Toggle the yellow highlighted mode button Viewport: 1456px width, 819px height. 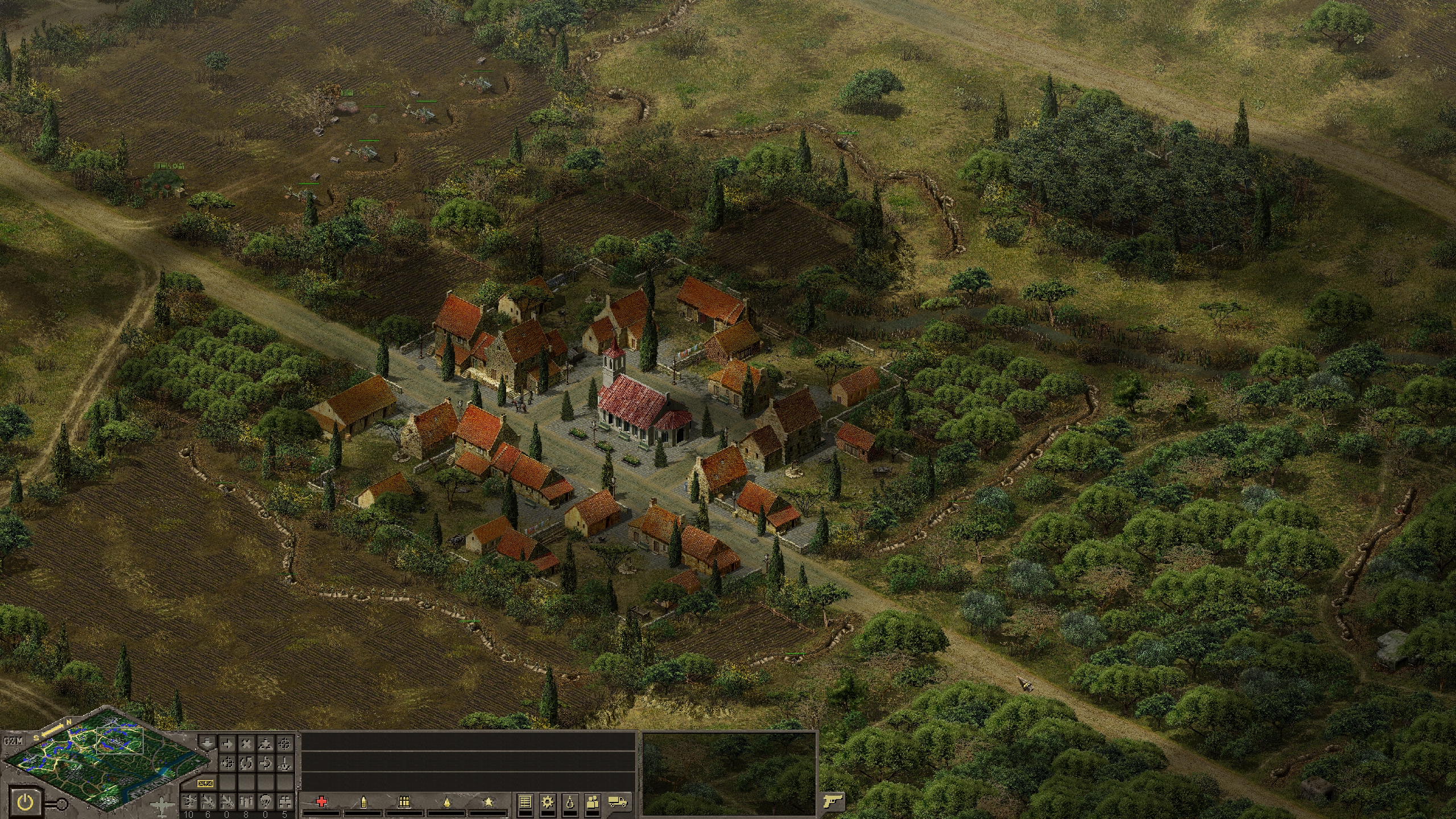[205, 784]
